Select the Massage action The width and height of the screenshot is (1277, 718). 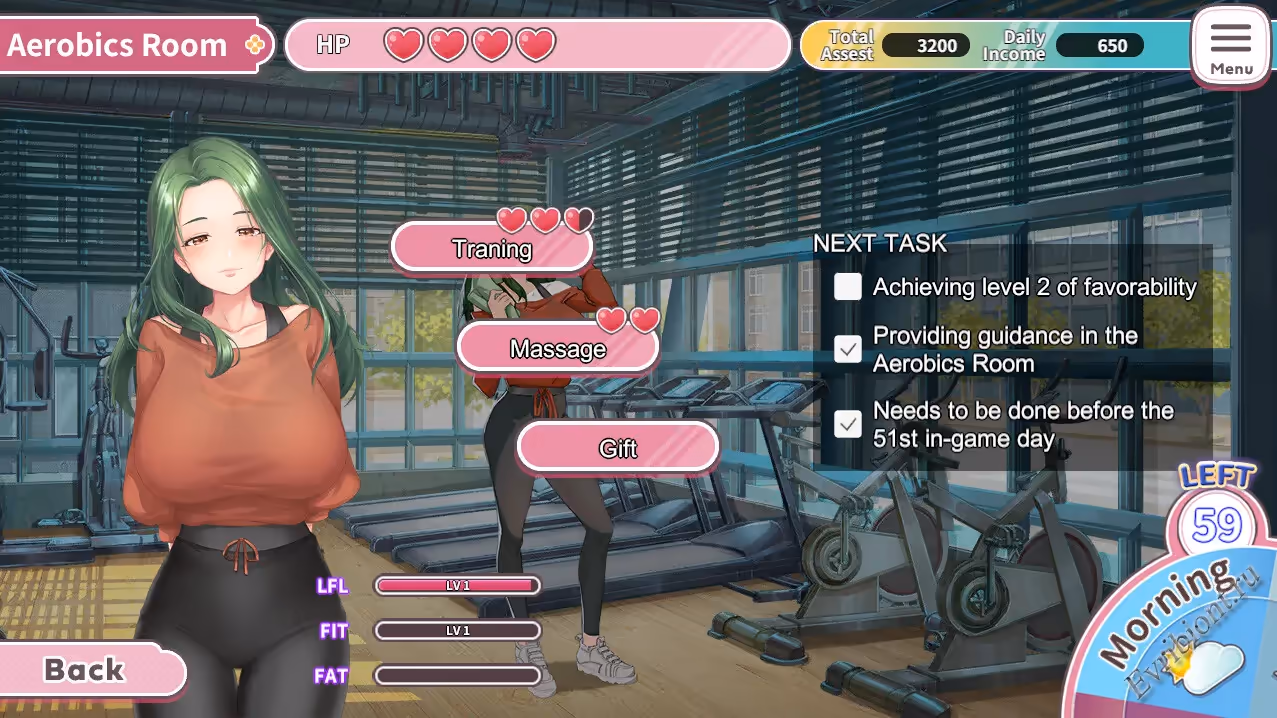pyautogui.click(x=558, y=348)
